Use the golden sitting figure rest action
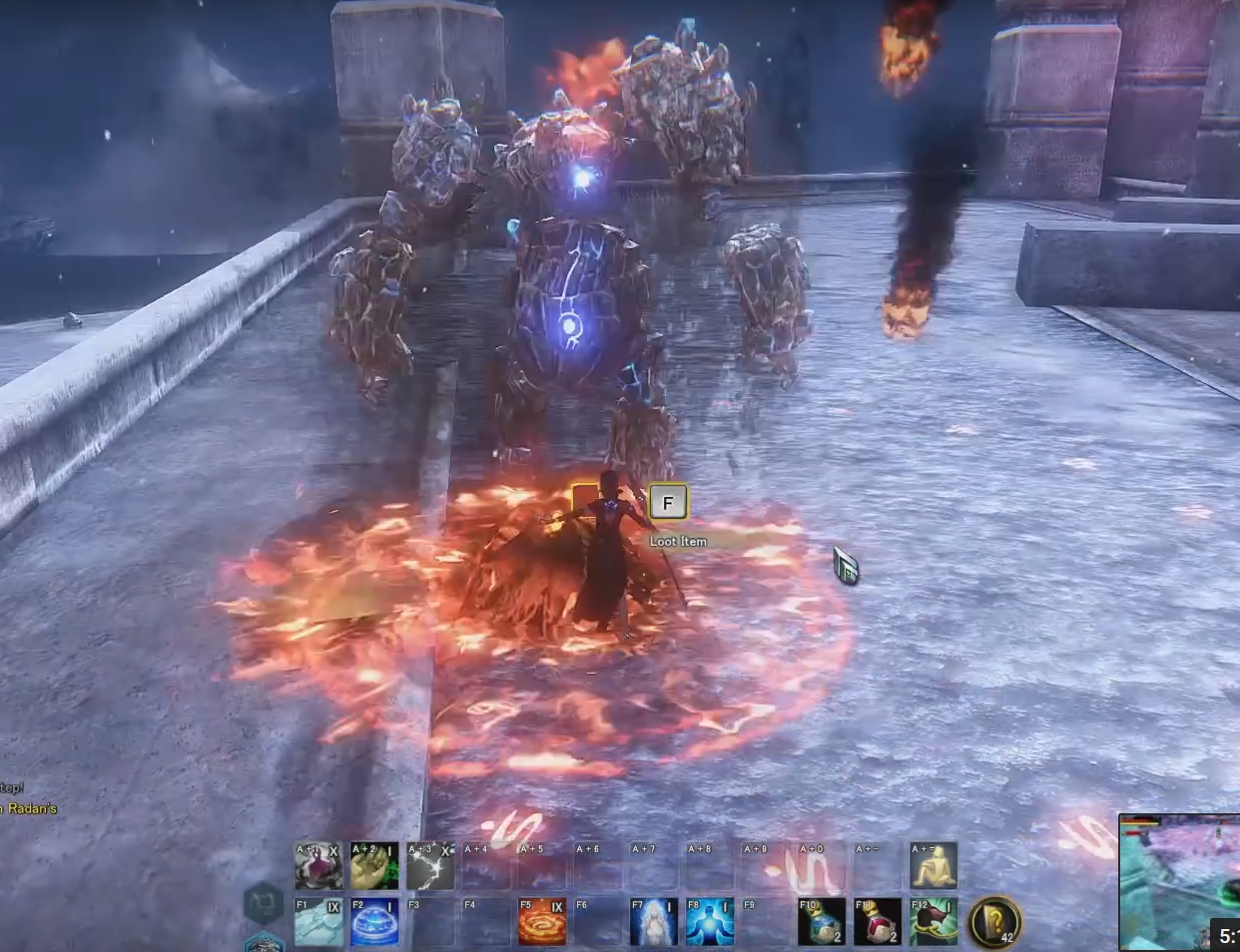 point(933,865)
